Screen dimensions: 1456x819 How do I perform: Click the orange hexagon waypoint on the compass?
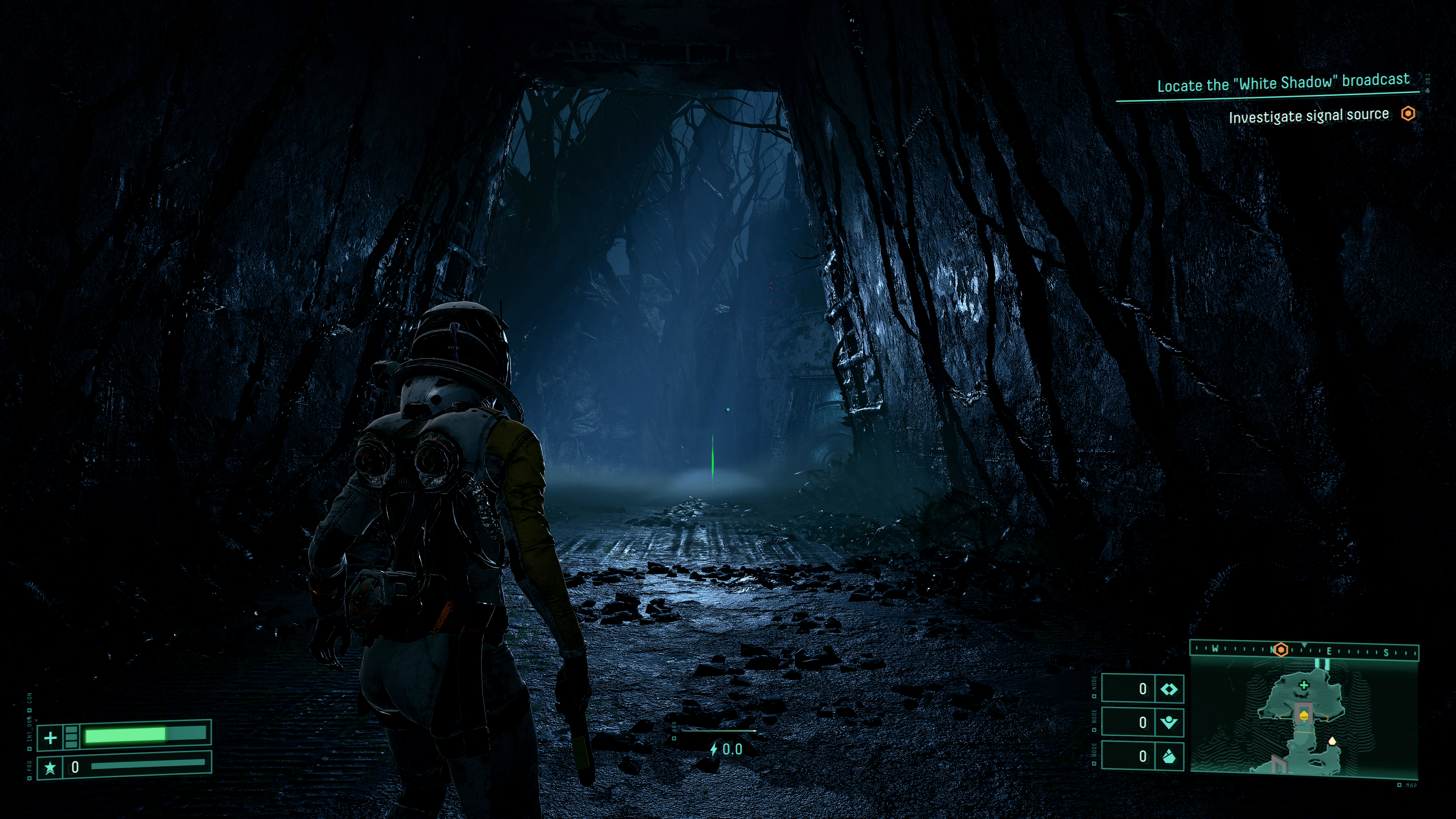(x=1281, y=650)
